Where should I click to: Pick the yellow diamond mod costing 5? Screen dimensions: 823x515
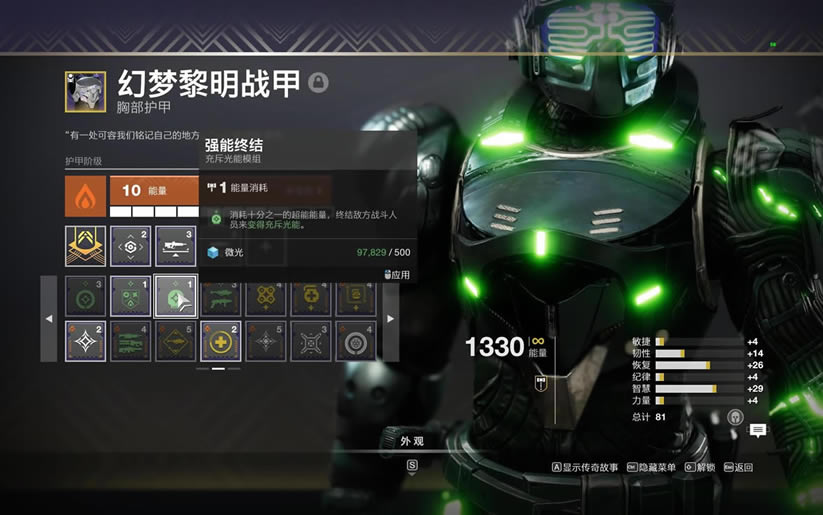pyautogui.click(x=175, y=341)
